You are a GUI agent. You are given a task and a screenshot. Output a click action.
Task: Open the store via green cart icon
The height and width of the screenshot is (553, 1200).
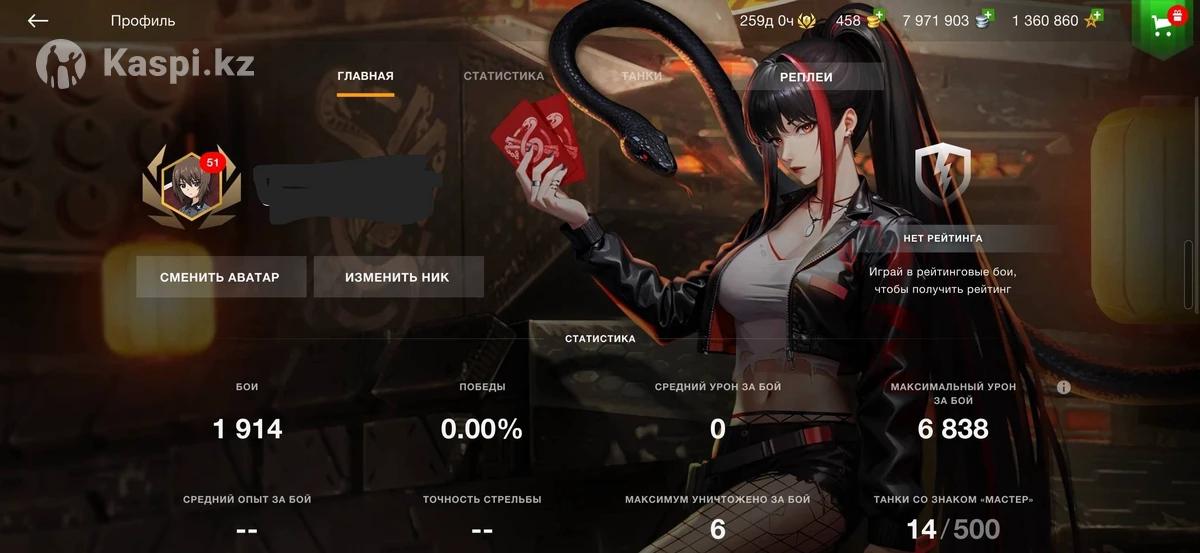point(1163,24)
